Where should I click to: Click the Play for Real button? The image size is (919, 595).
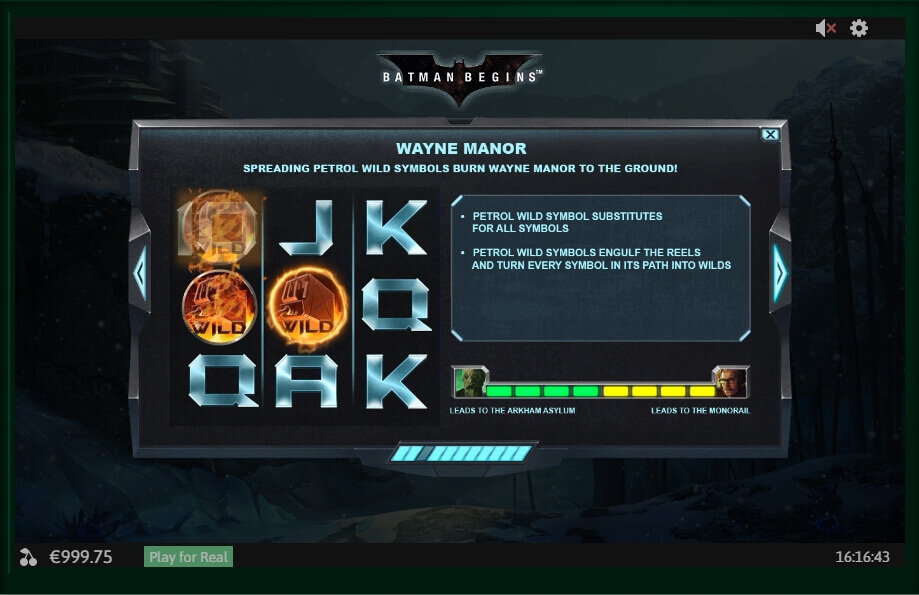[x=188, y=557]
